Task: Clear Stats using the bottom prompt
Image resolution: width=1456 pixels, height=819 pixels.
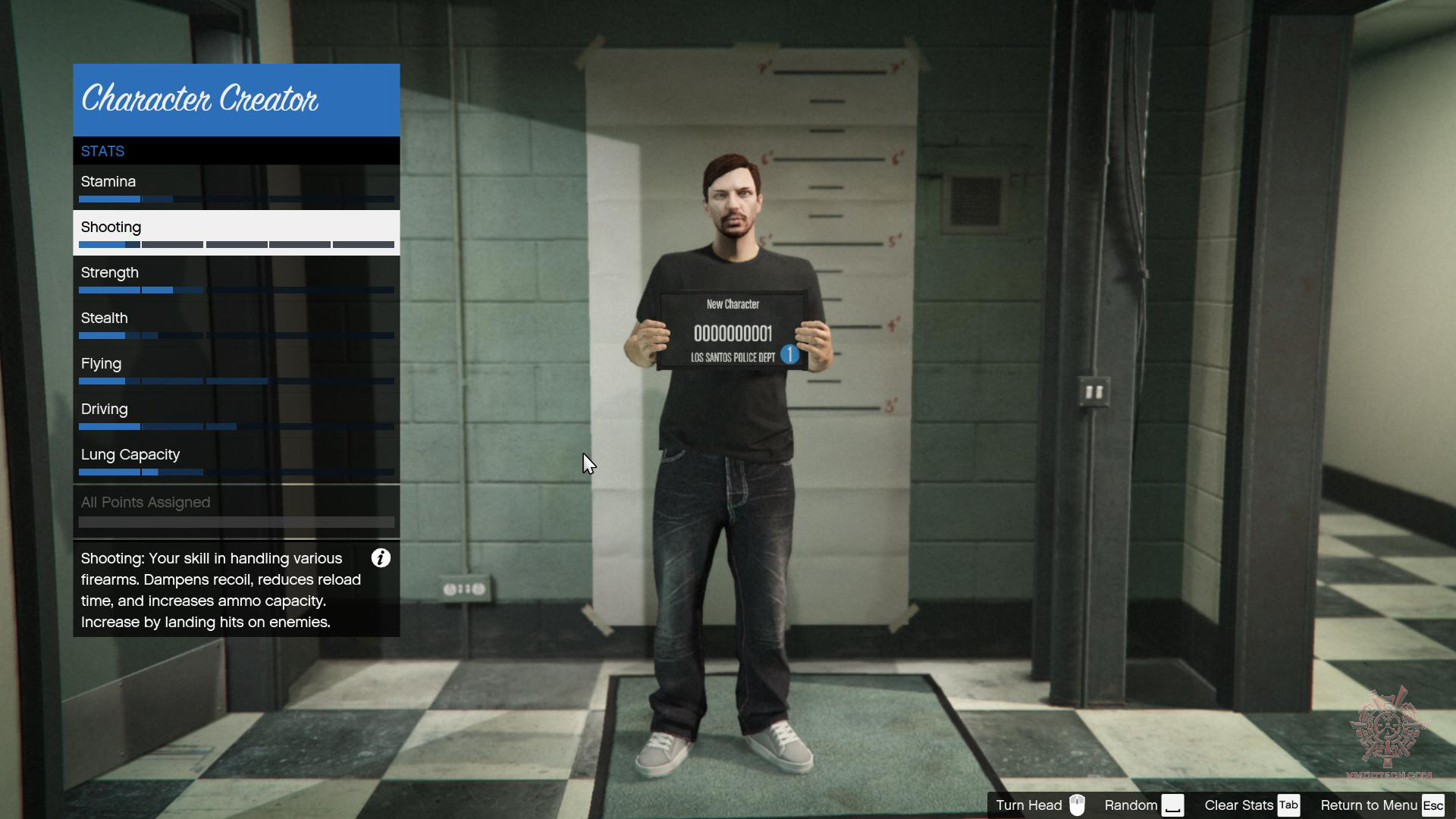Action: click(x=1252, y=805)
